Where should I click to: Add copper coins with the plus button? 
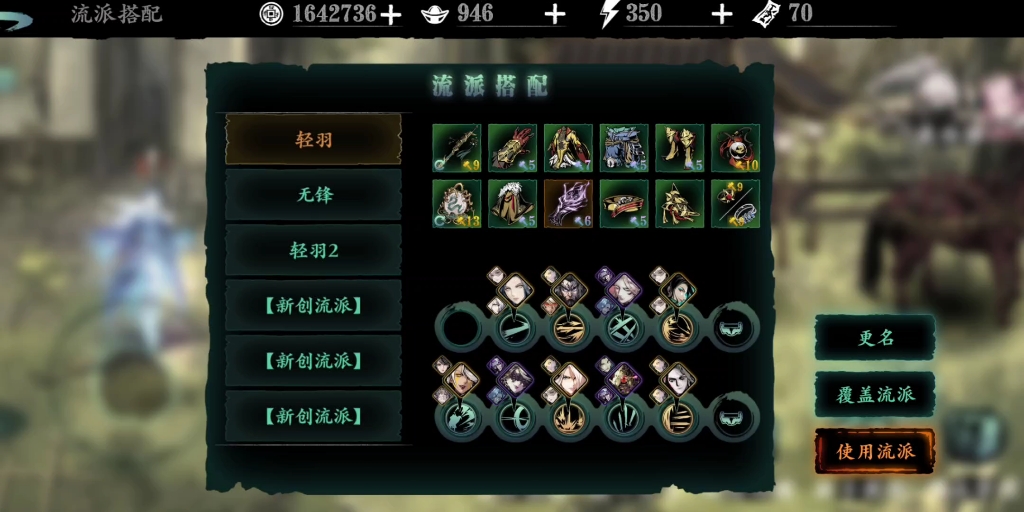[391, 14]
